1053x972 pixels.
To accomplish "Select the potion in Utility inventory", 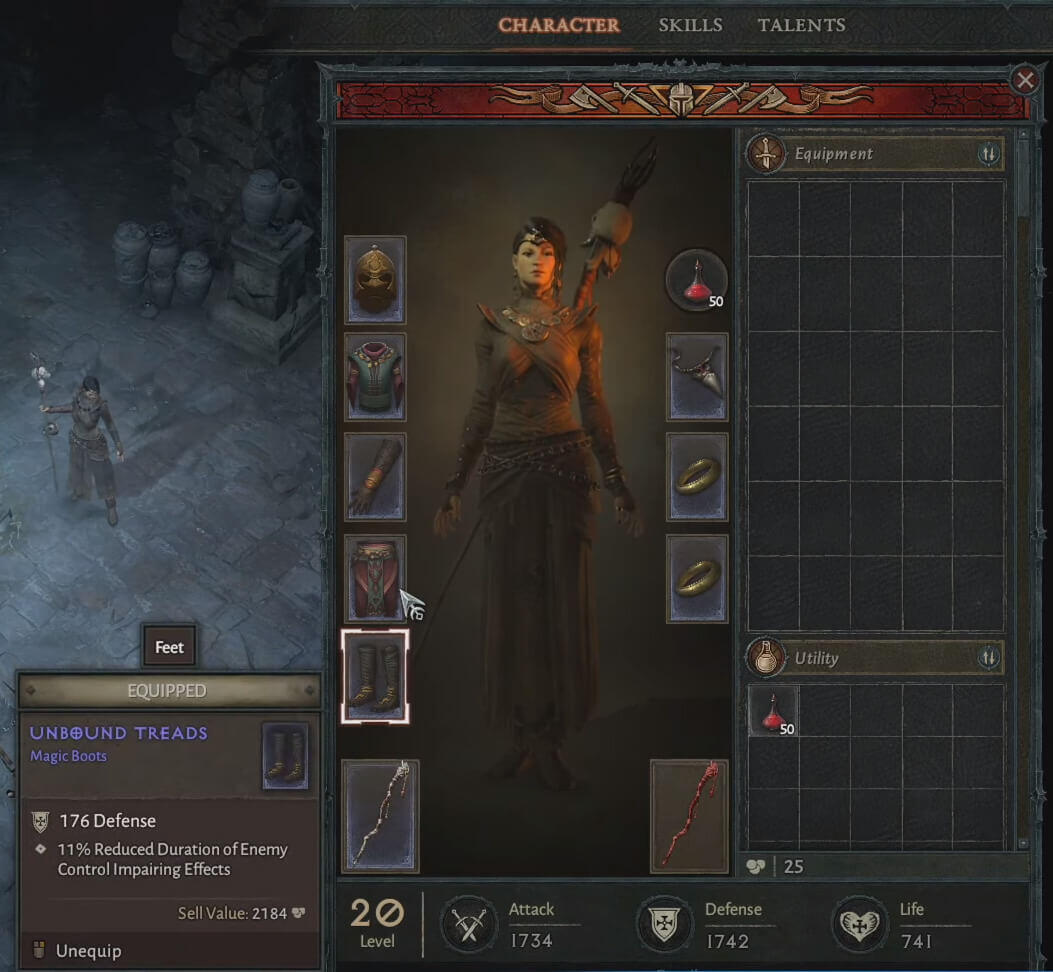I will 773,711.
